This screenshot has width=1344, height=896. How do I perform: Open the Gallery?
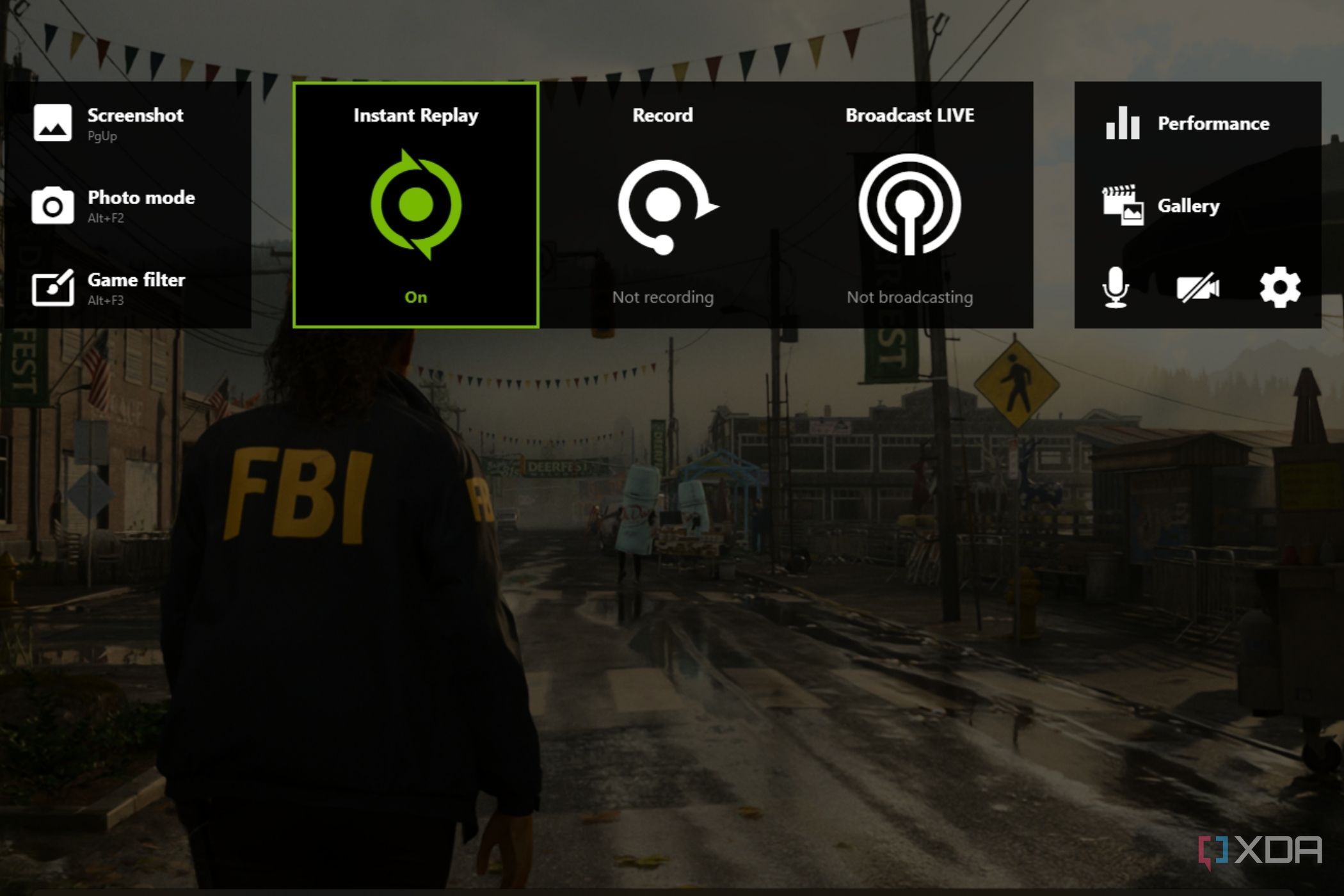(1162, 205)
